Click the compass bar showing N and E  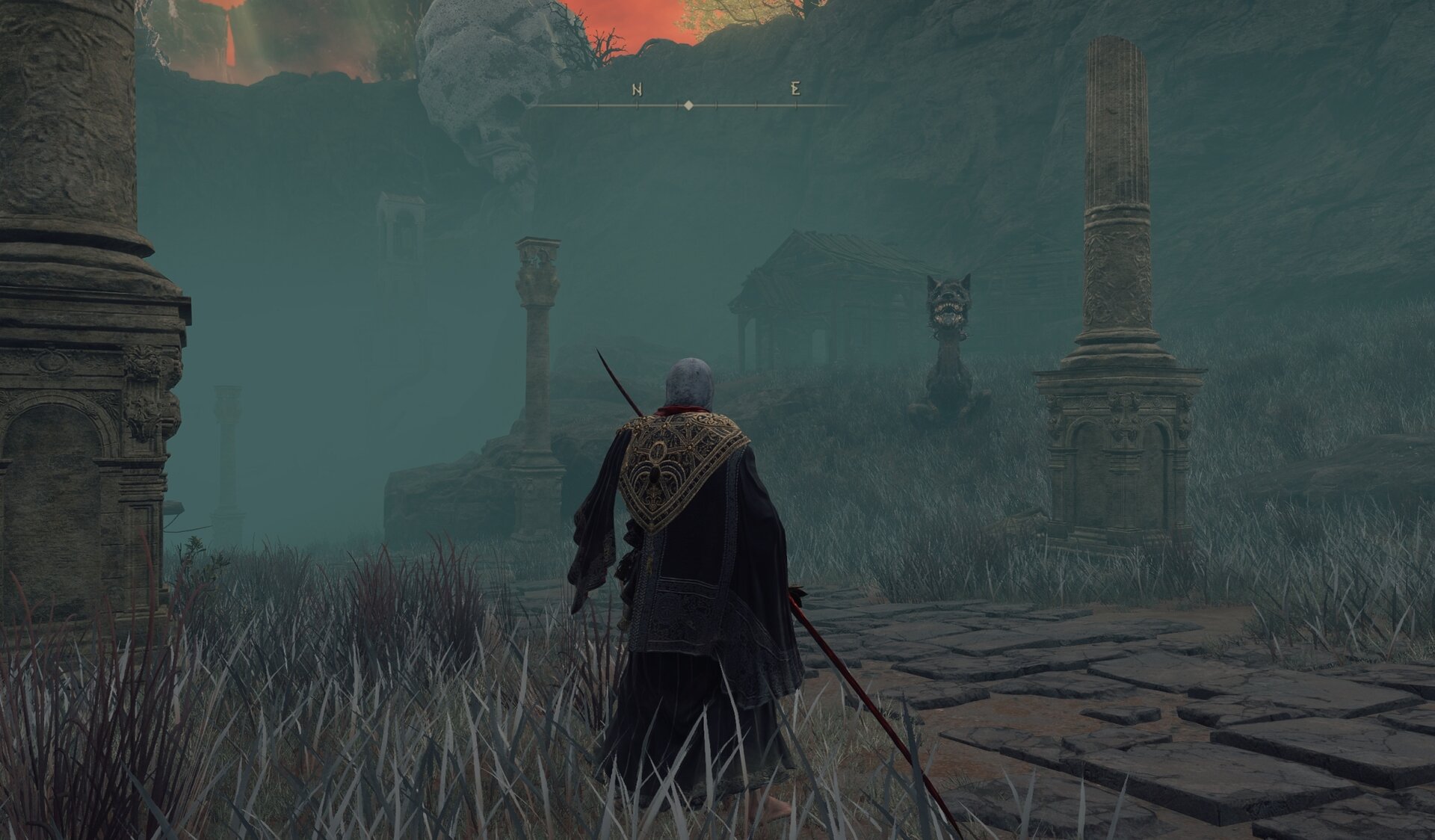(x=688, y=105)
